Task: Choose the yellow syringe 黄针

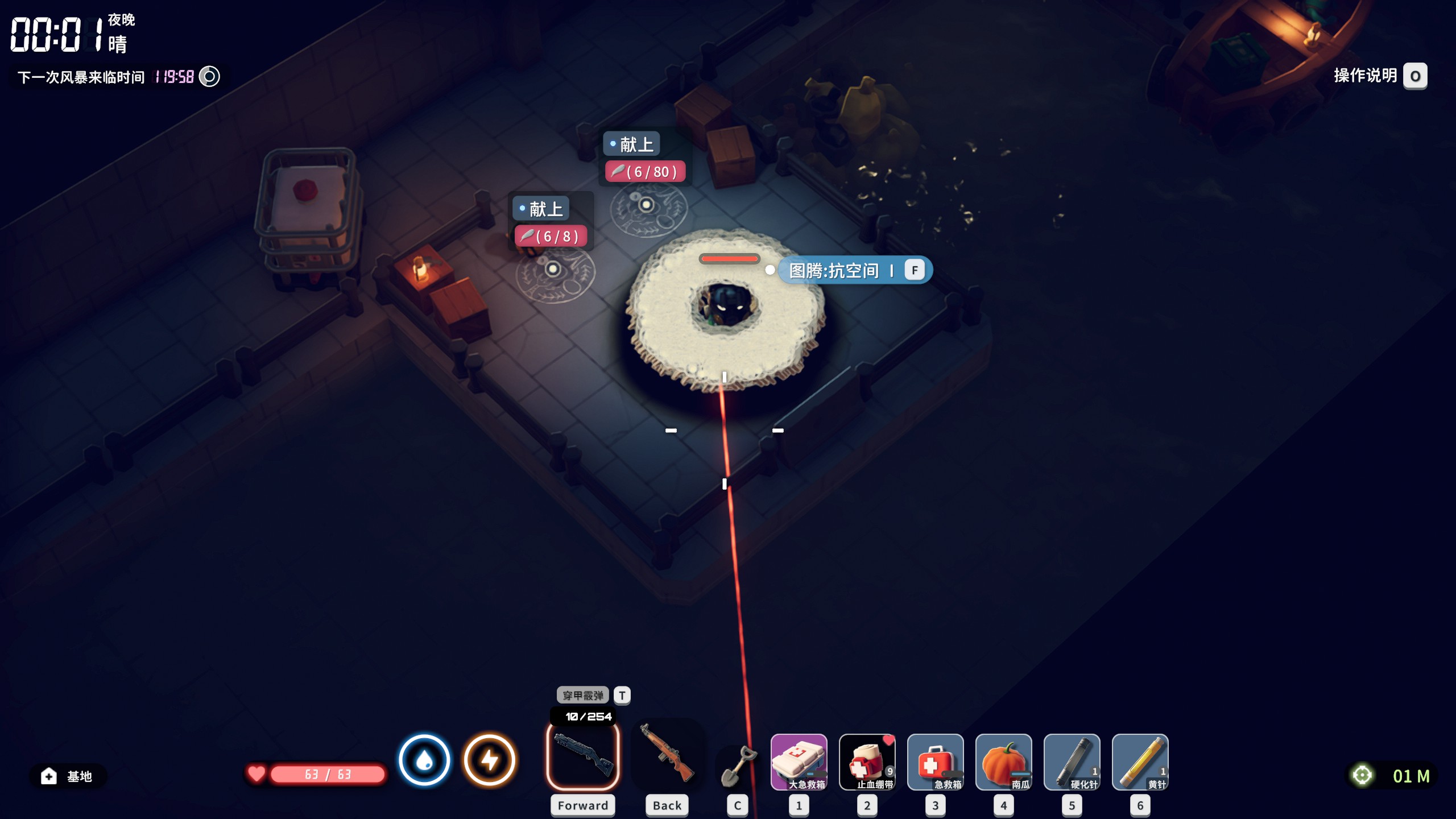Action: [x=1140, y=762]
